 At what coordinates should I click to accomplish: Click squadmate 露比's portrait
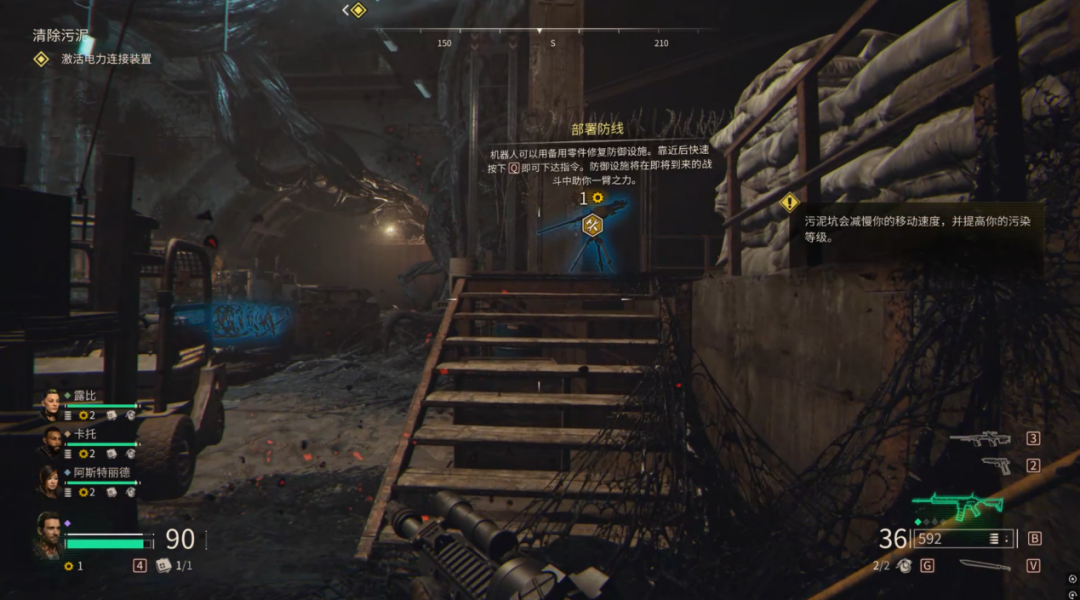point(50,404)
